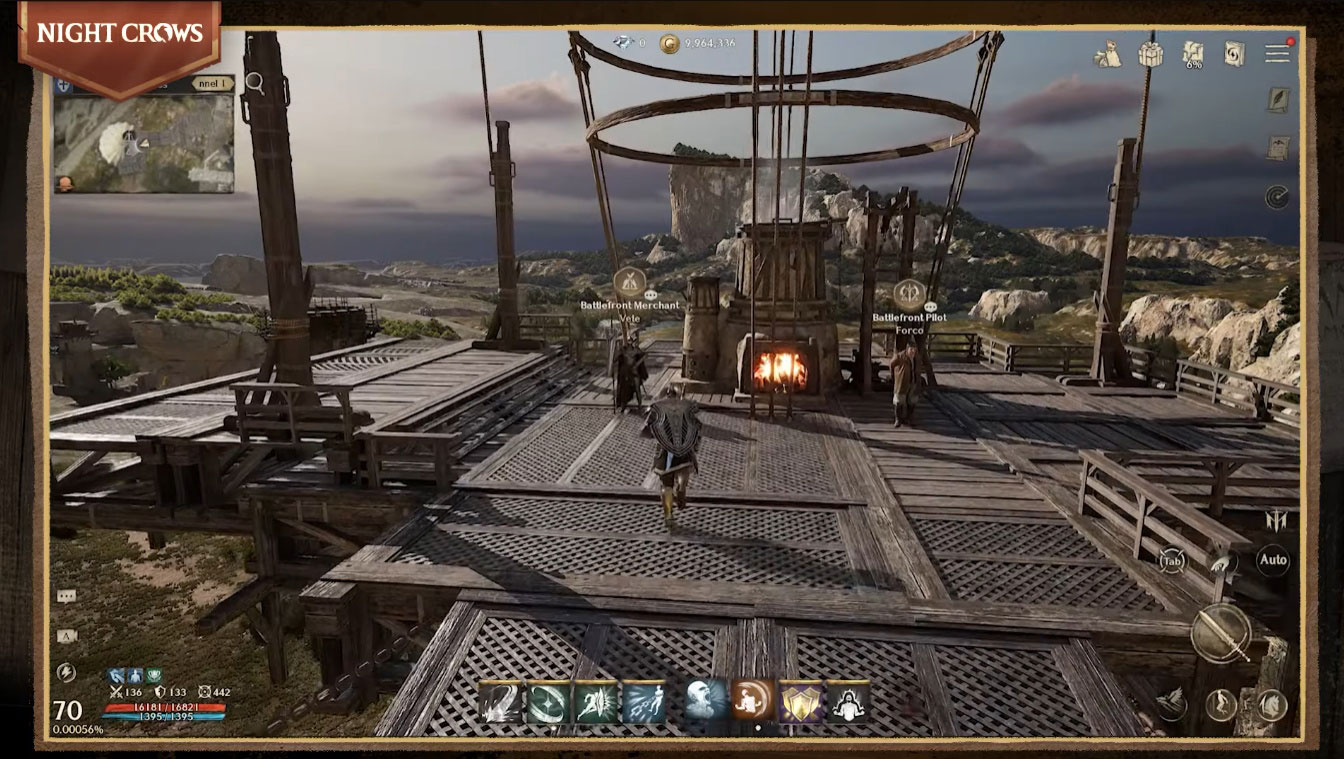Viewport: 1344px width, 759px height.
Task: Activate the golden shield skill
Action: [x=799, y=702]
